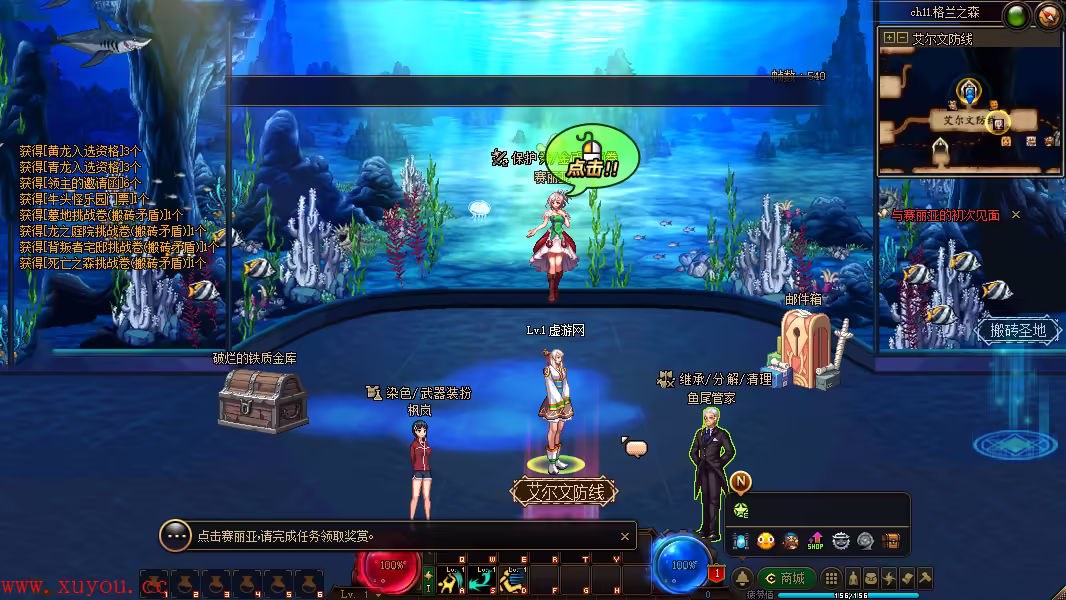
Task: Open the compass map button
Action: 1048,15
